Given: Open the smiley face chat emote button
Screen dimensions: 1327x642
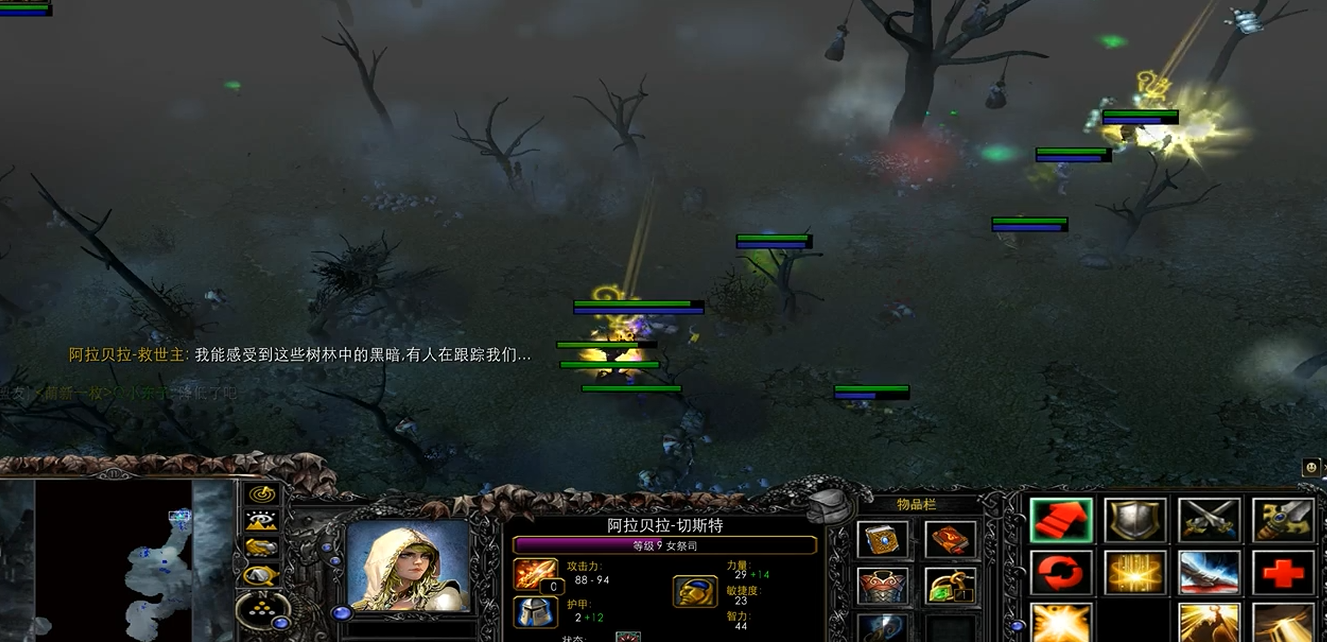Looking at the screenshot, I should click(1311, 467).
